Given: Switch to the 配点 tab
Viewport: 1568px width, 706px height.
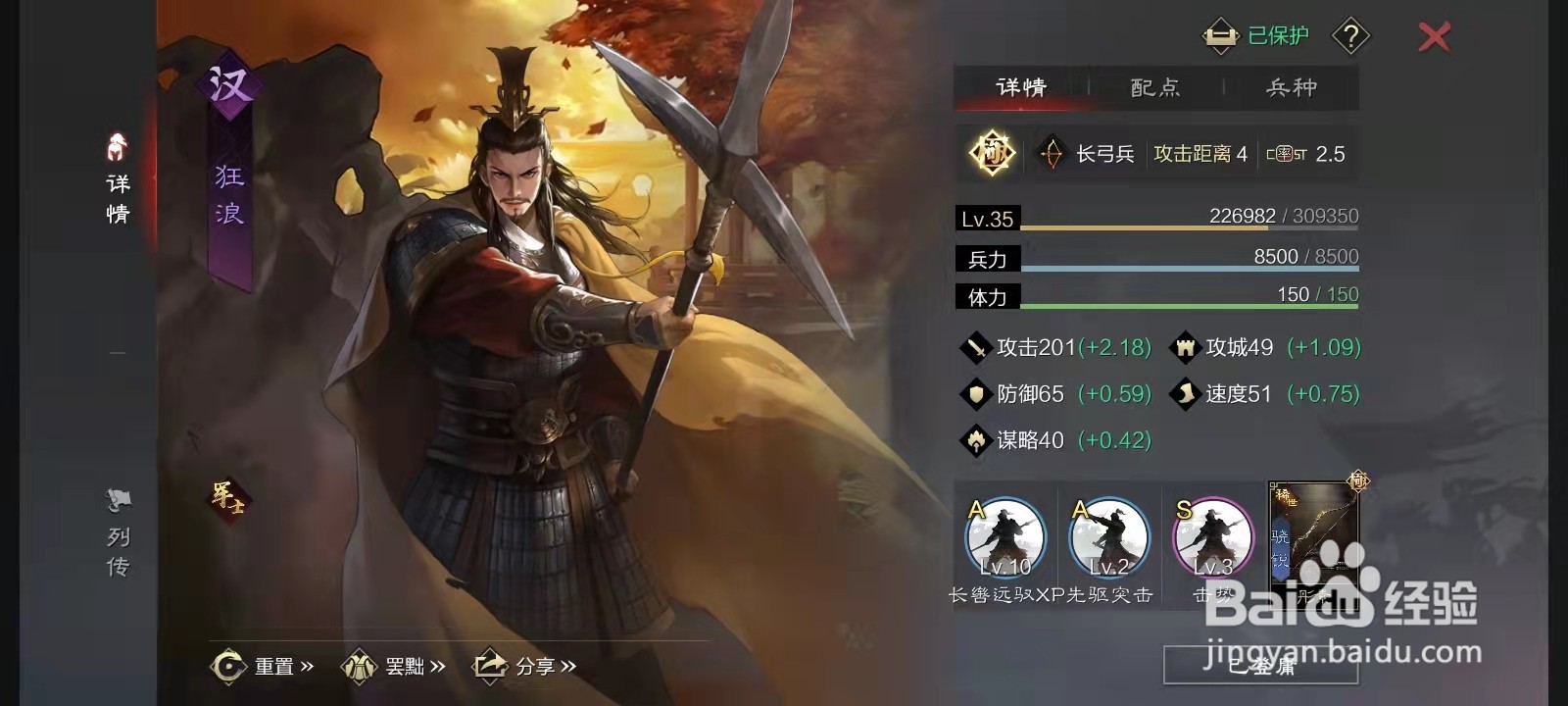Looking at the screenshot, I should tap(1154, 88).
